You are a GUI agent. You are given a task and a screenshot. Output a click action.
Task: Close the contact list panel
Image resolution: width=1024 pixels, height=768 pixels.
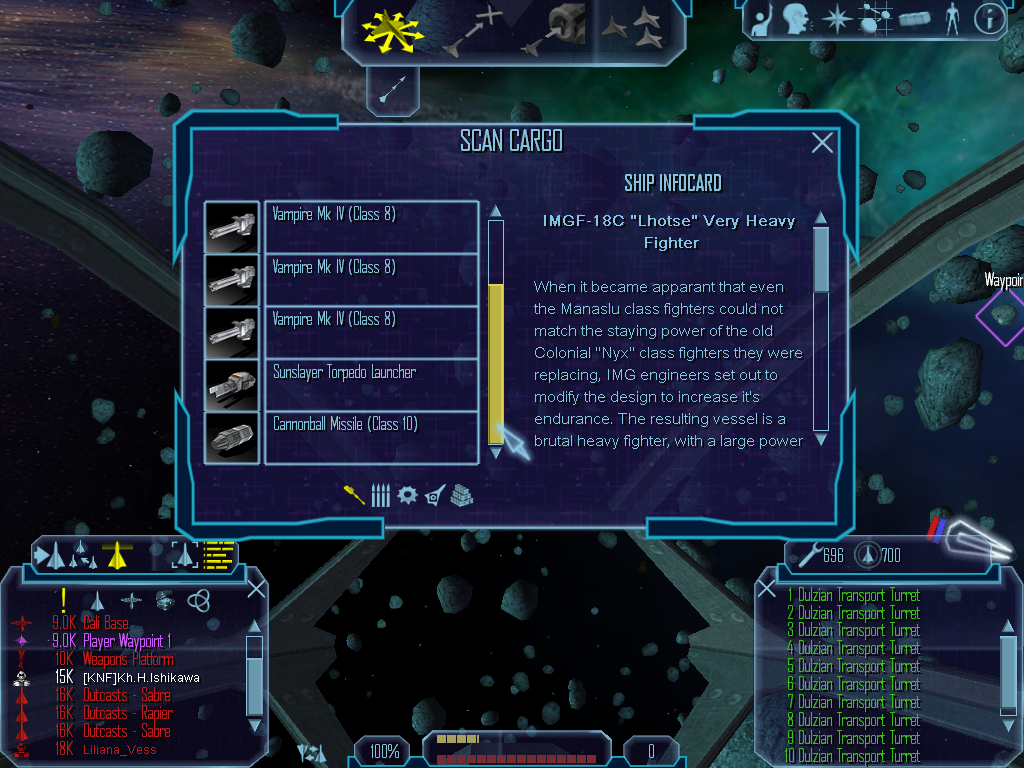point(256,588)
